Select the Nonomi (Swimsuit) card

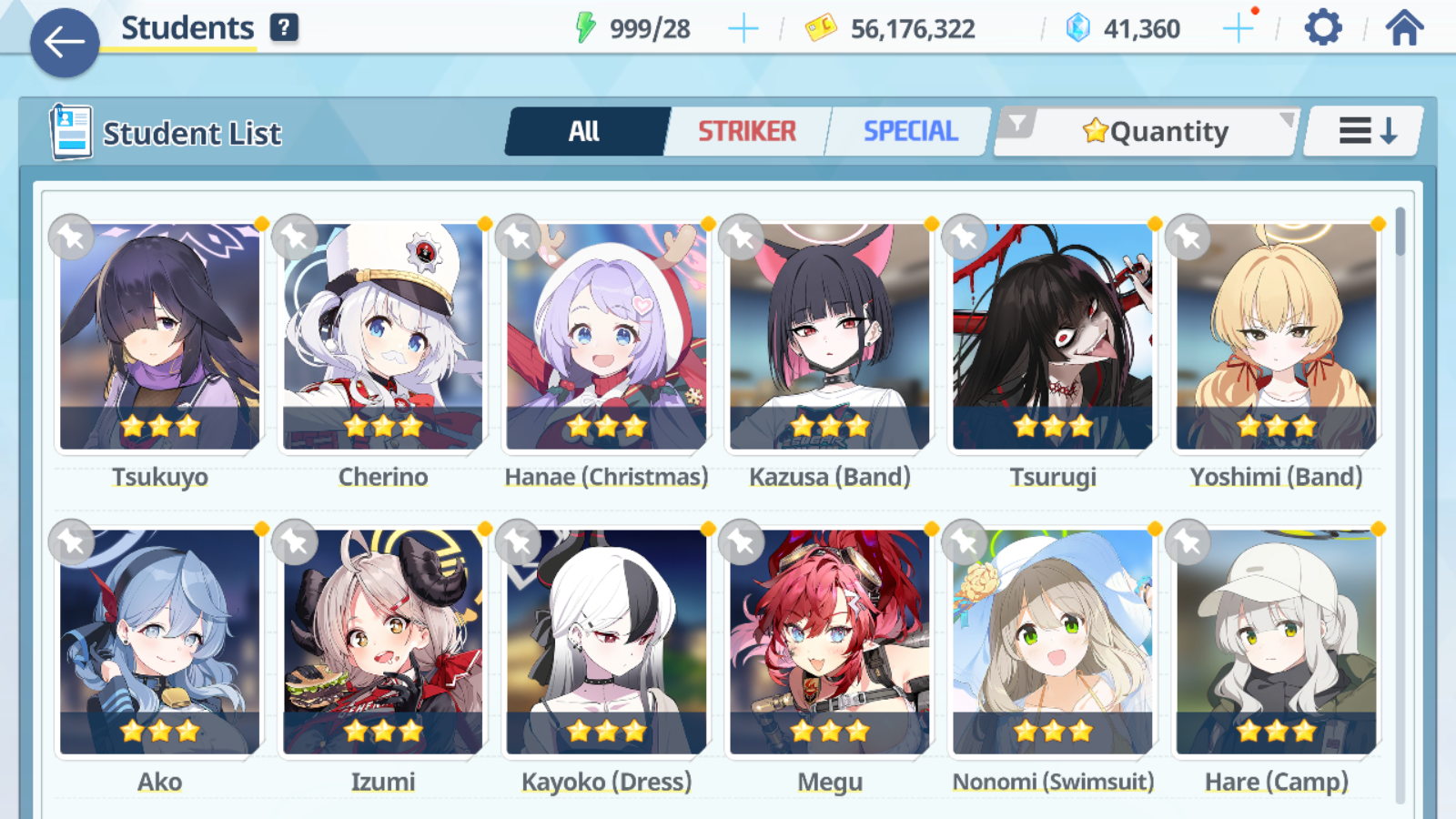tap(1053, 642)
